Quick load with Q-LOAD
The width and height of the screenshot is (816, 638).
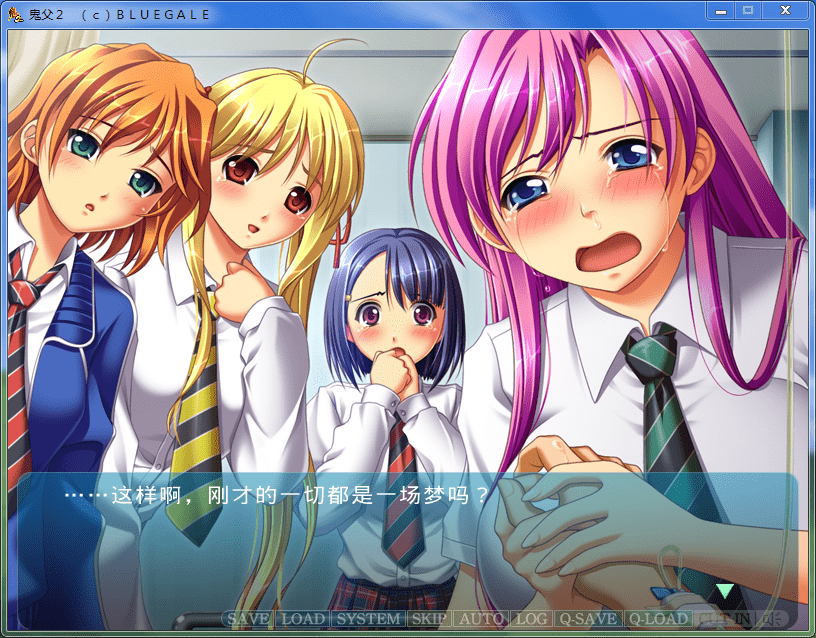click(659, 619)
